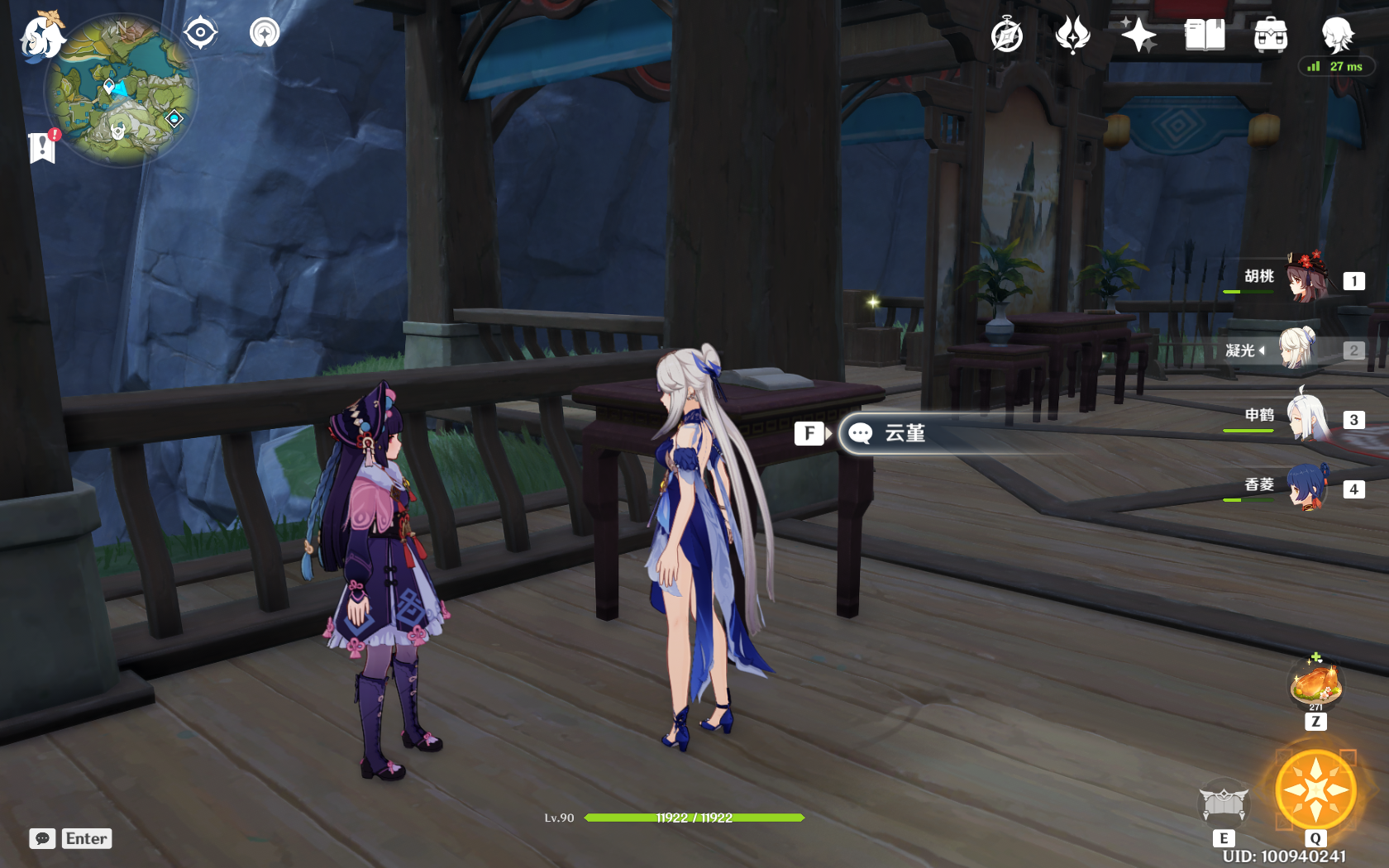The height and width of the screenshot is (868, 1389).
Task: Switch to party member 胡桃
Action: pos(1306,279)
